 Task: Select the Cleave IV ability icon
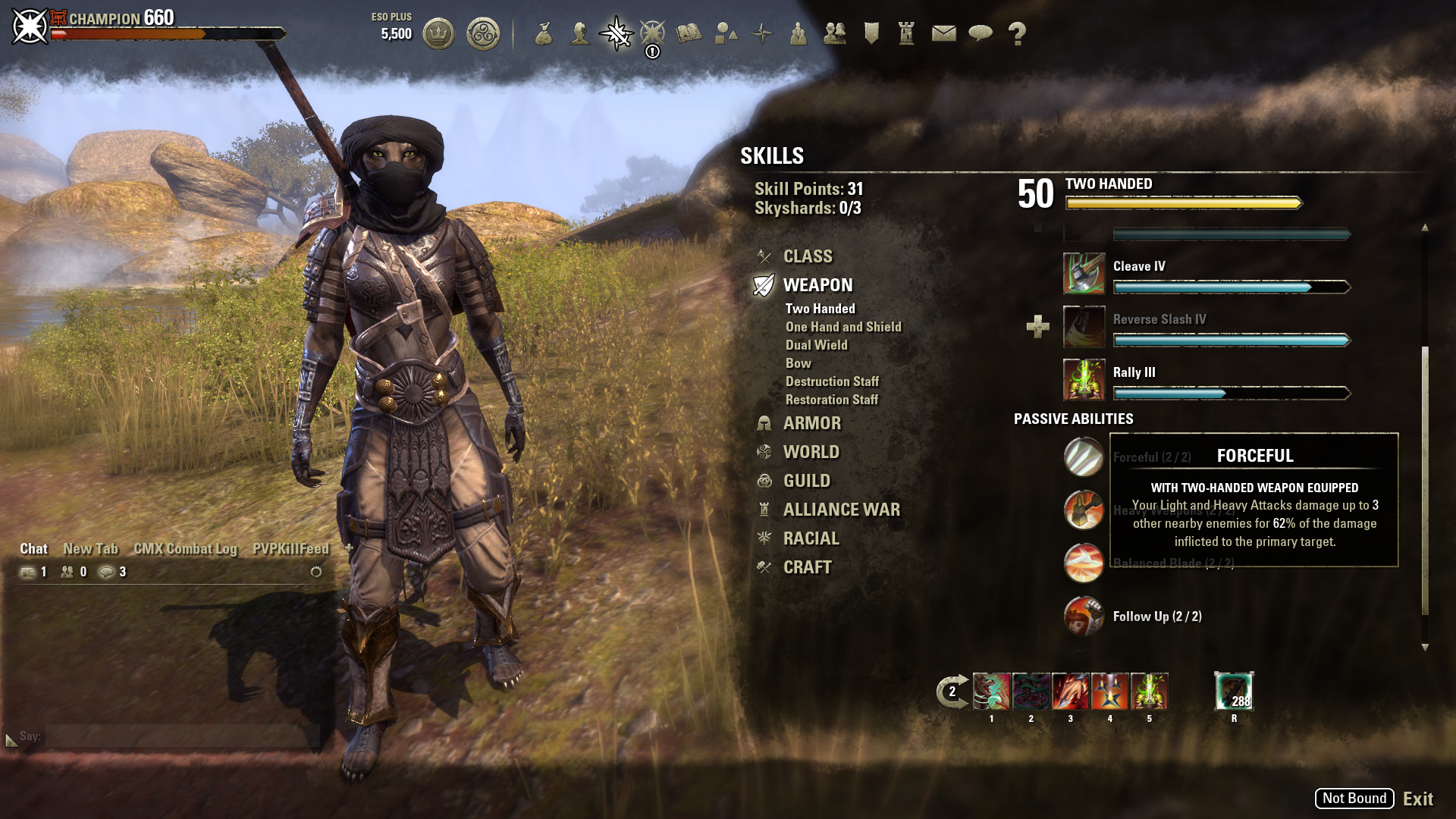(x=1084, y=274)
